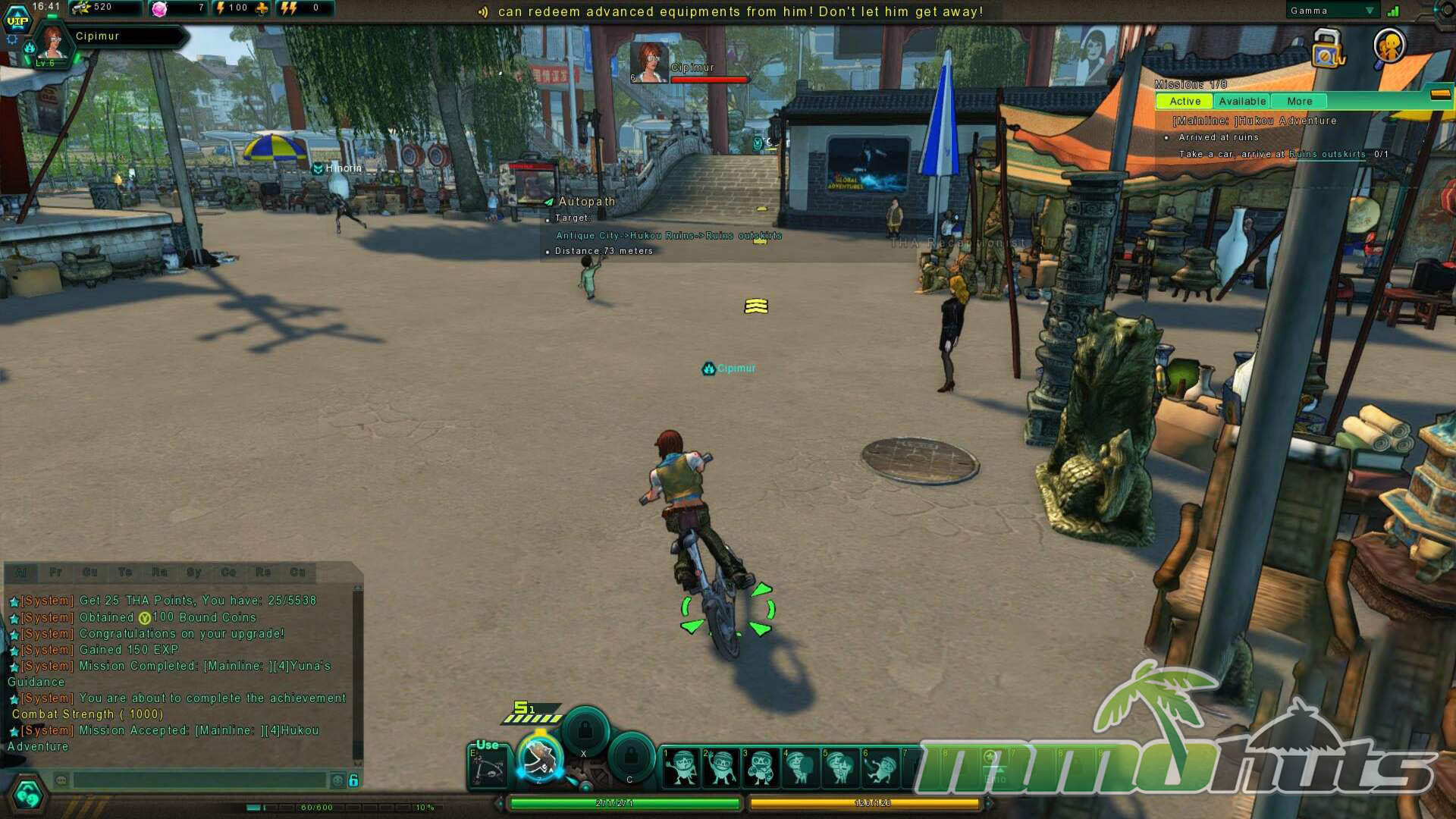Select the Active missions tab
Screen dimensions: 1456x819
click(1185, 102)
